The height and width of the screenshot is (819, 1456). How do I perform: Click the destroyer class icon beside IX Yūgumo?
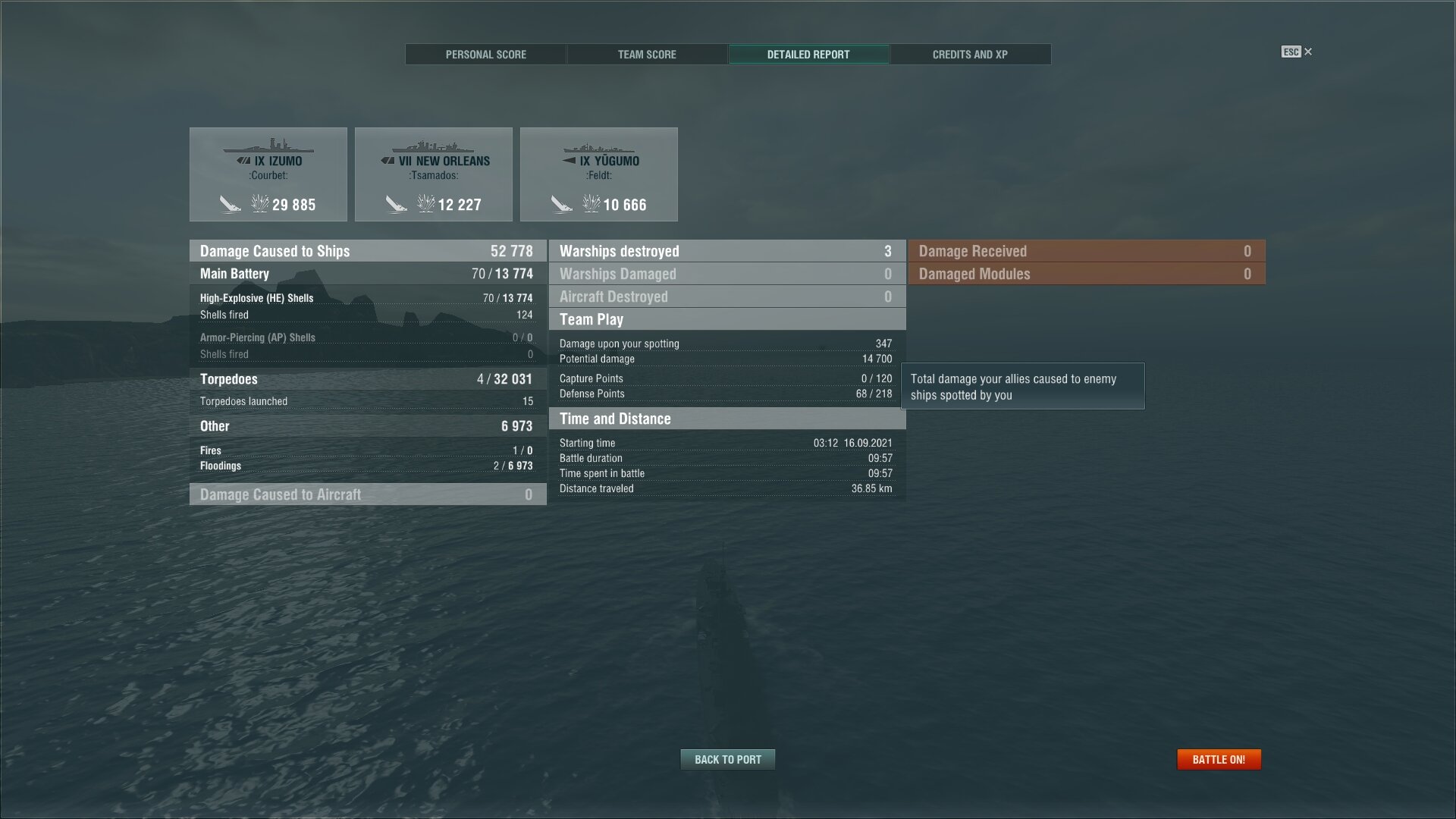click(x=568, y=161)
